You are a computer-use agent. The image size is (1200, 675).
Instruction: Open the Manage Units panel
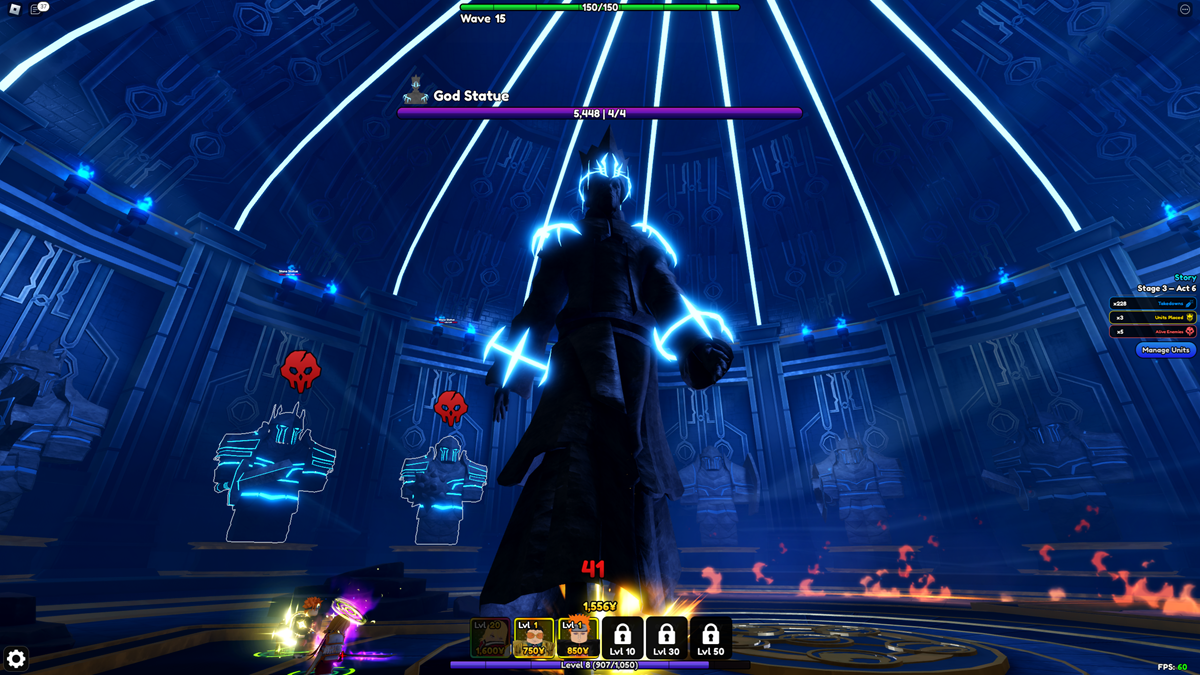click(1166, 350)
